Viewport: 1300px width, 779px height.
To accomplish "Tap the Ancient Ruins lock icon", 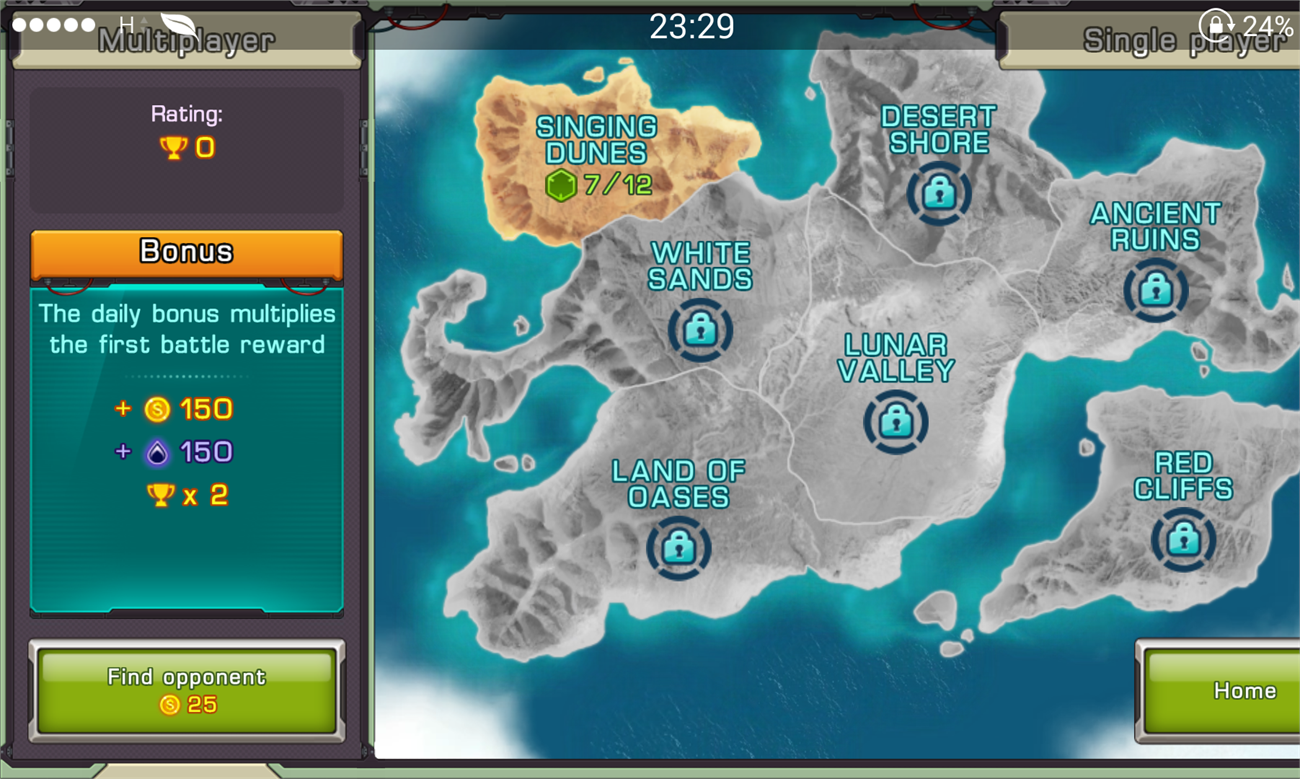I will tap(1156, 291).
